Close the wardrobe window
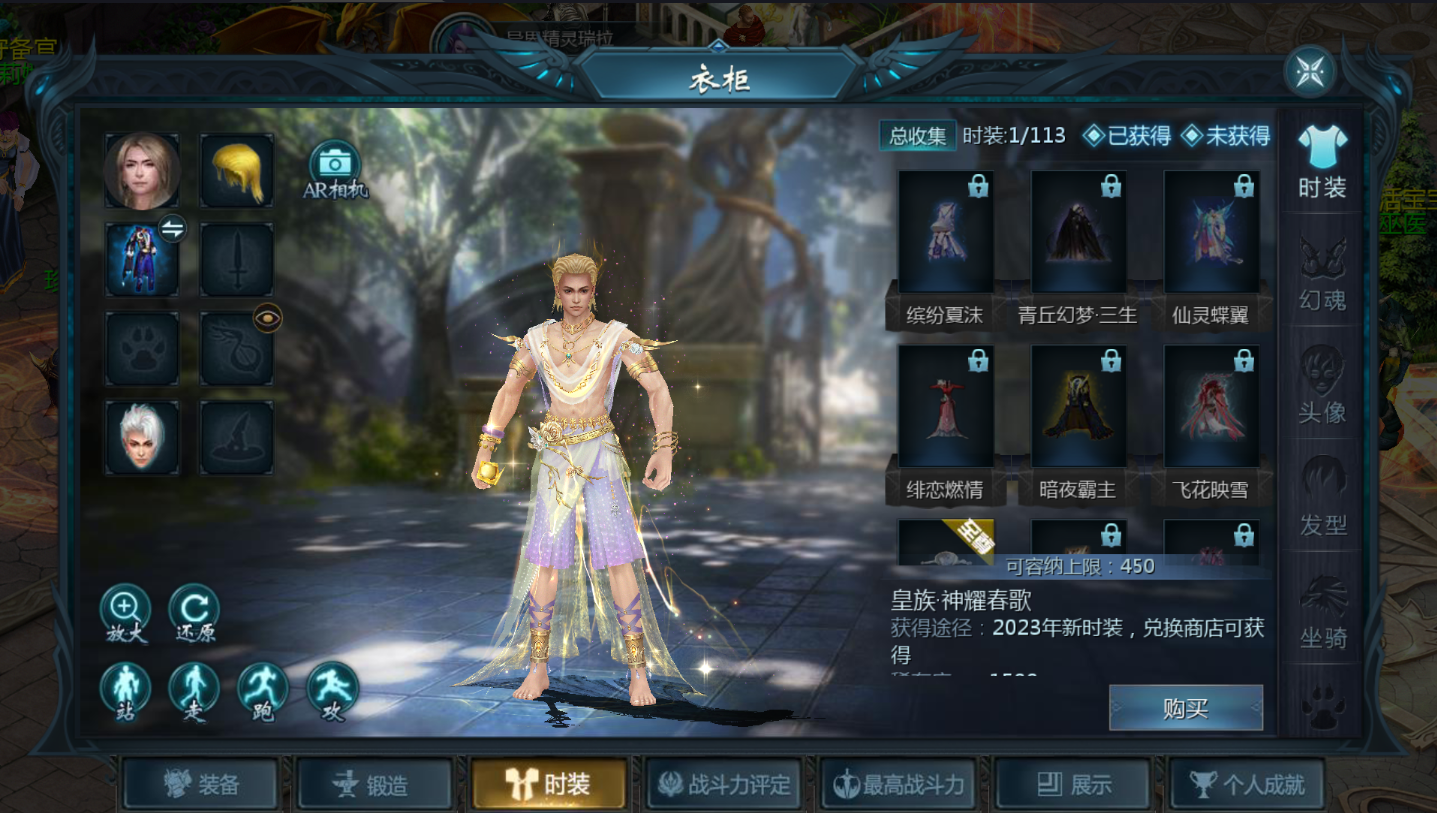 pyautogui.click(x=1309, y=72)
